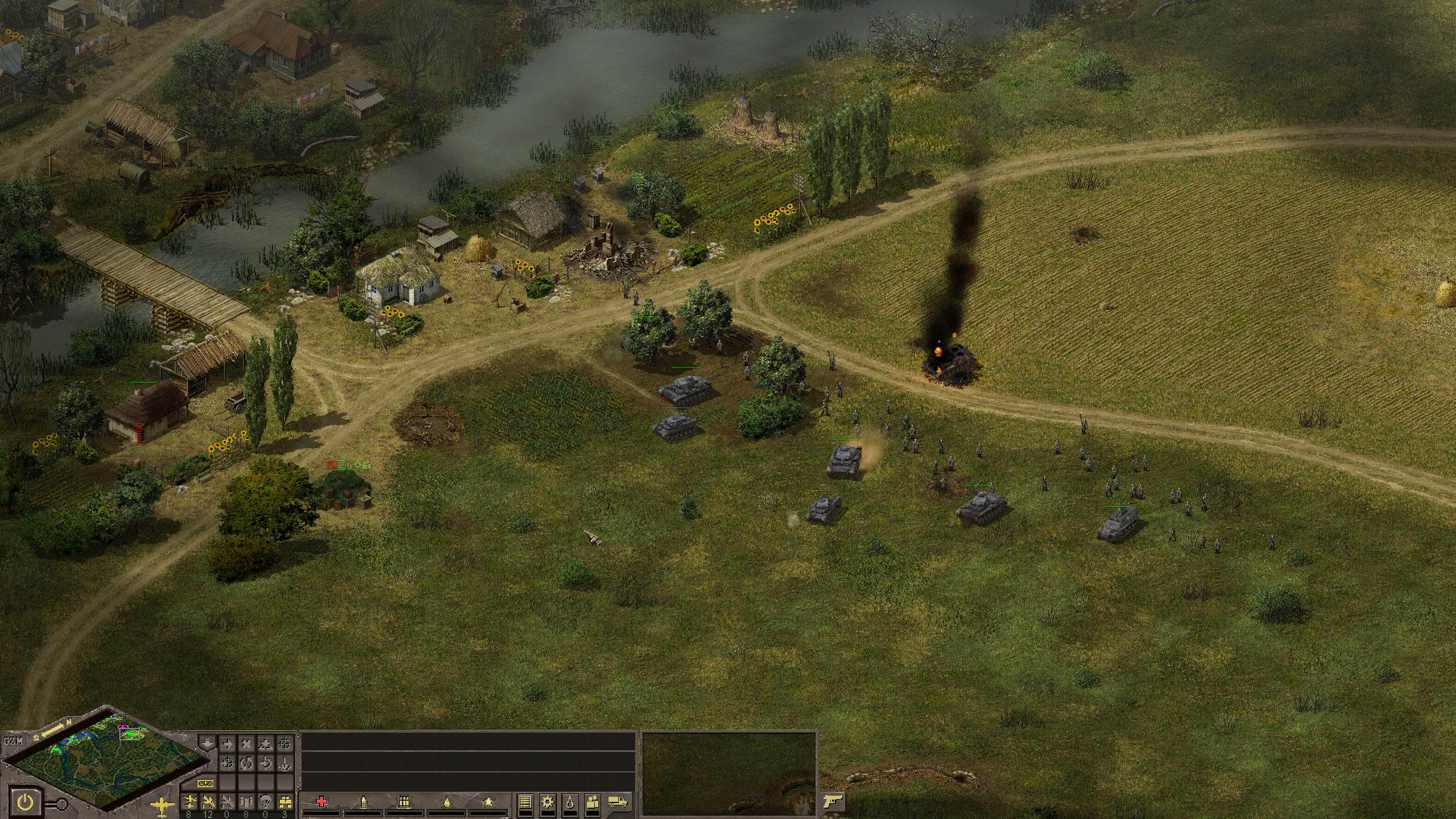The height and width of the screenshot is (819, 1456).
Task: Click the yellow airplane aviation icon
Action: [163, 805]
